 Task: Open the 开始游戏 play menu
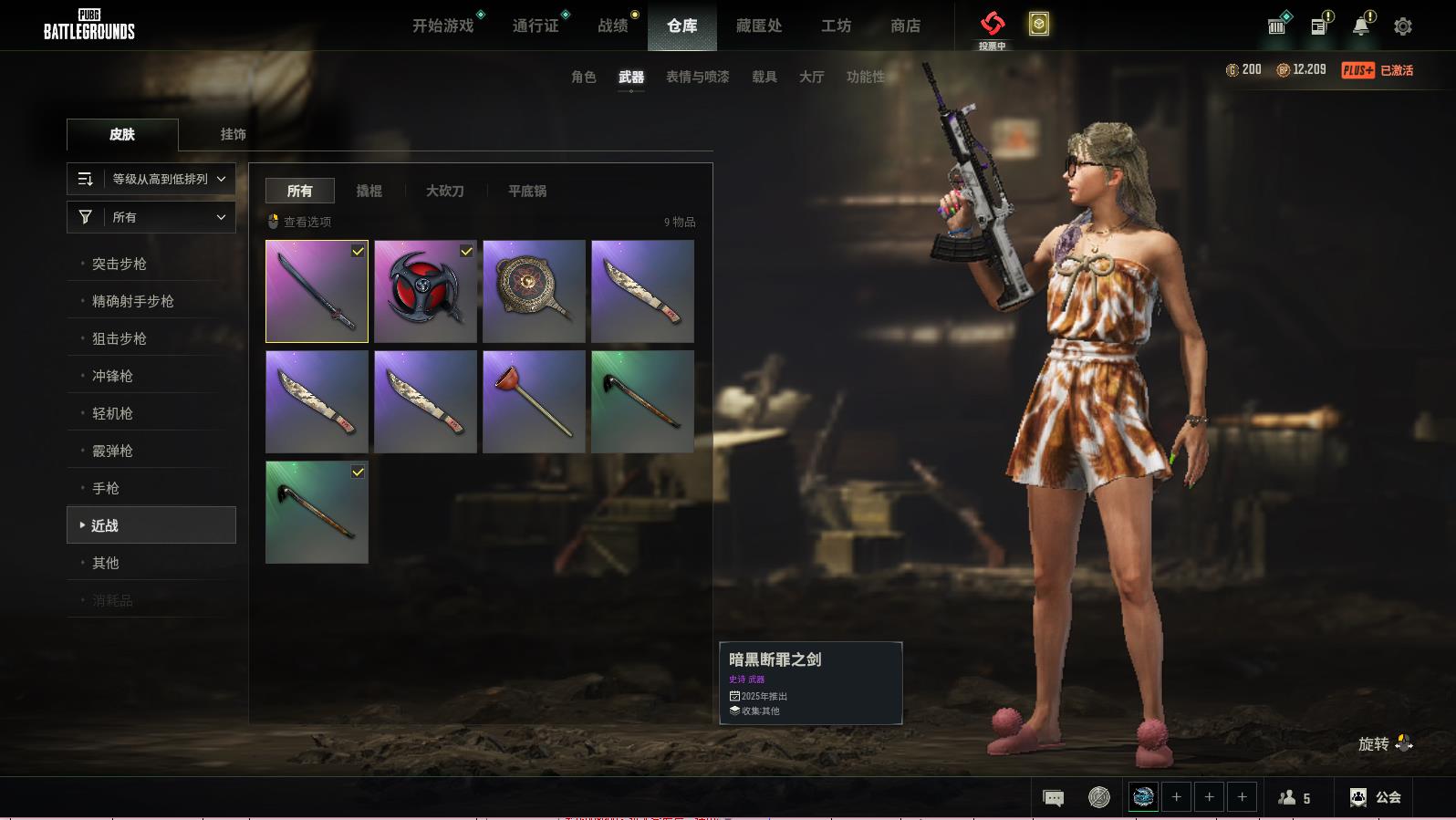click(x=442, y=26)
